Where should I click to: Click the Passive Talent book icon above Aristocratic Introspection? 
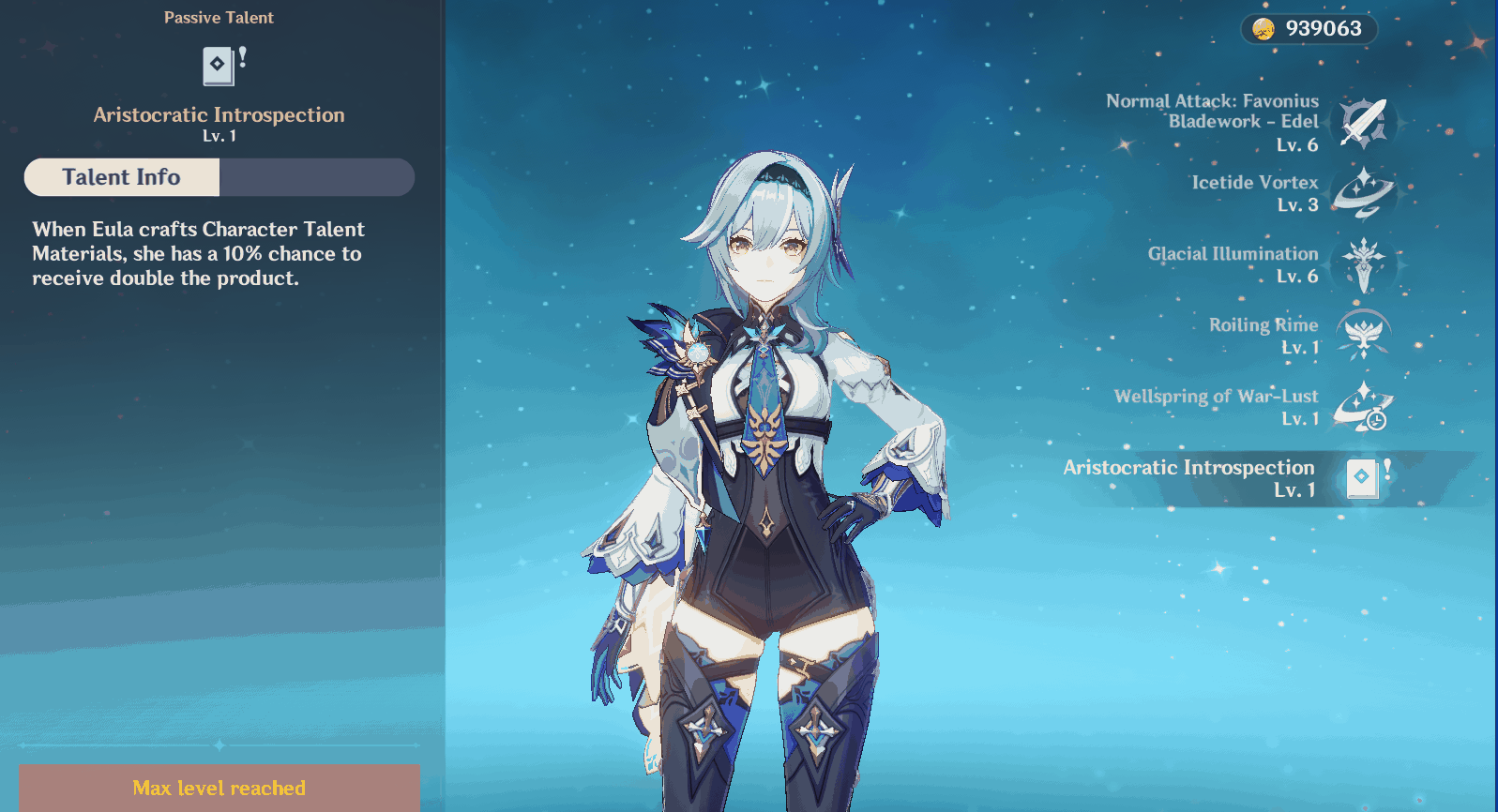[x=219, y=66]
